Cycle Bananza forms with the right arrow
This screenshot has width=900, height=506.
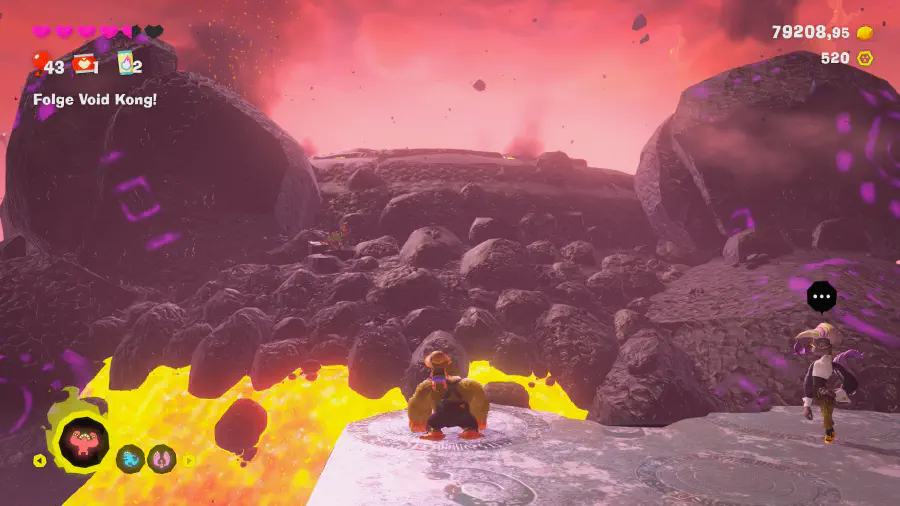[187, 460]
